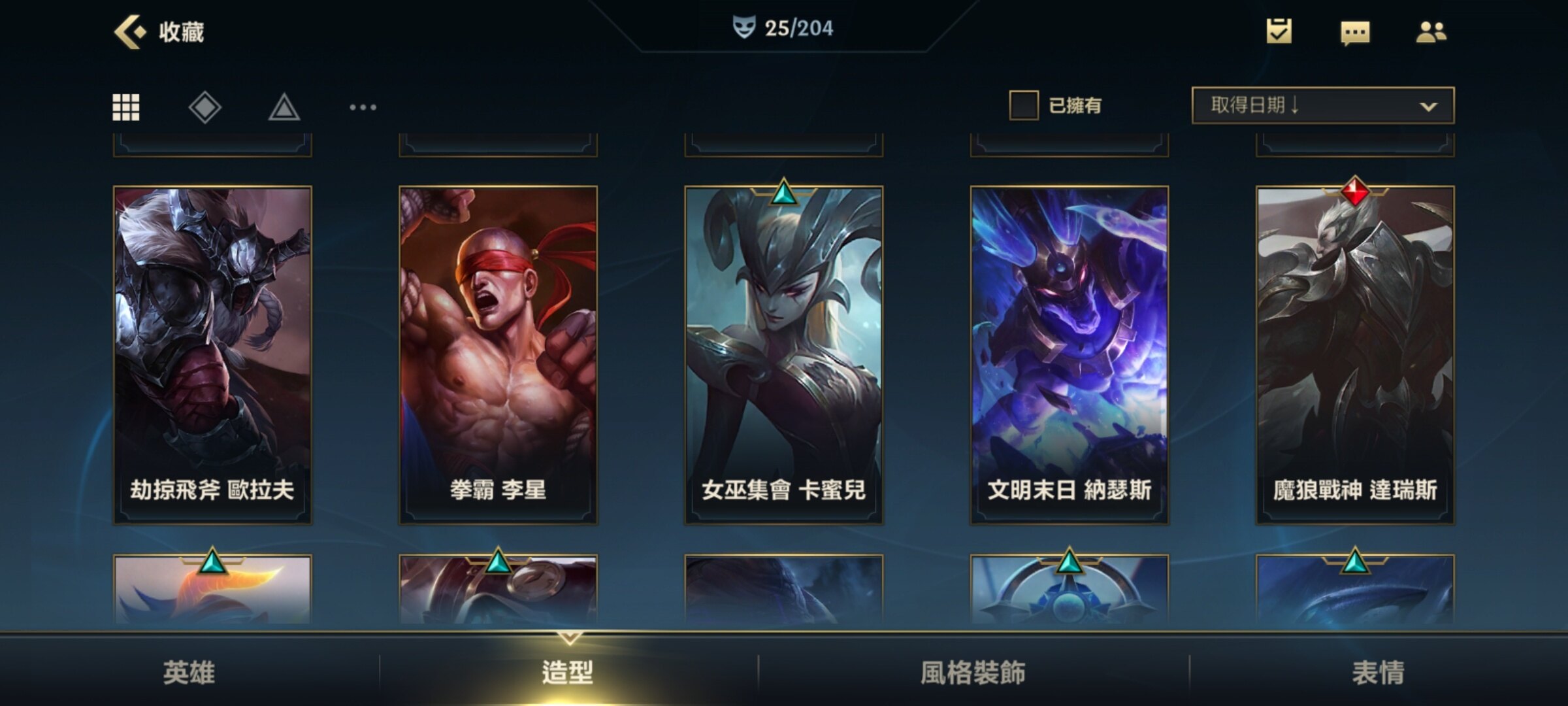Select the grid view filter icon

126,107
